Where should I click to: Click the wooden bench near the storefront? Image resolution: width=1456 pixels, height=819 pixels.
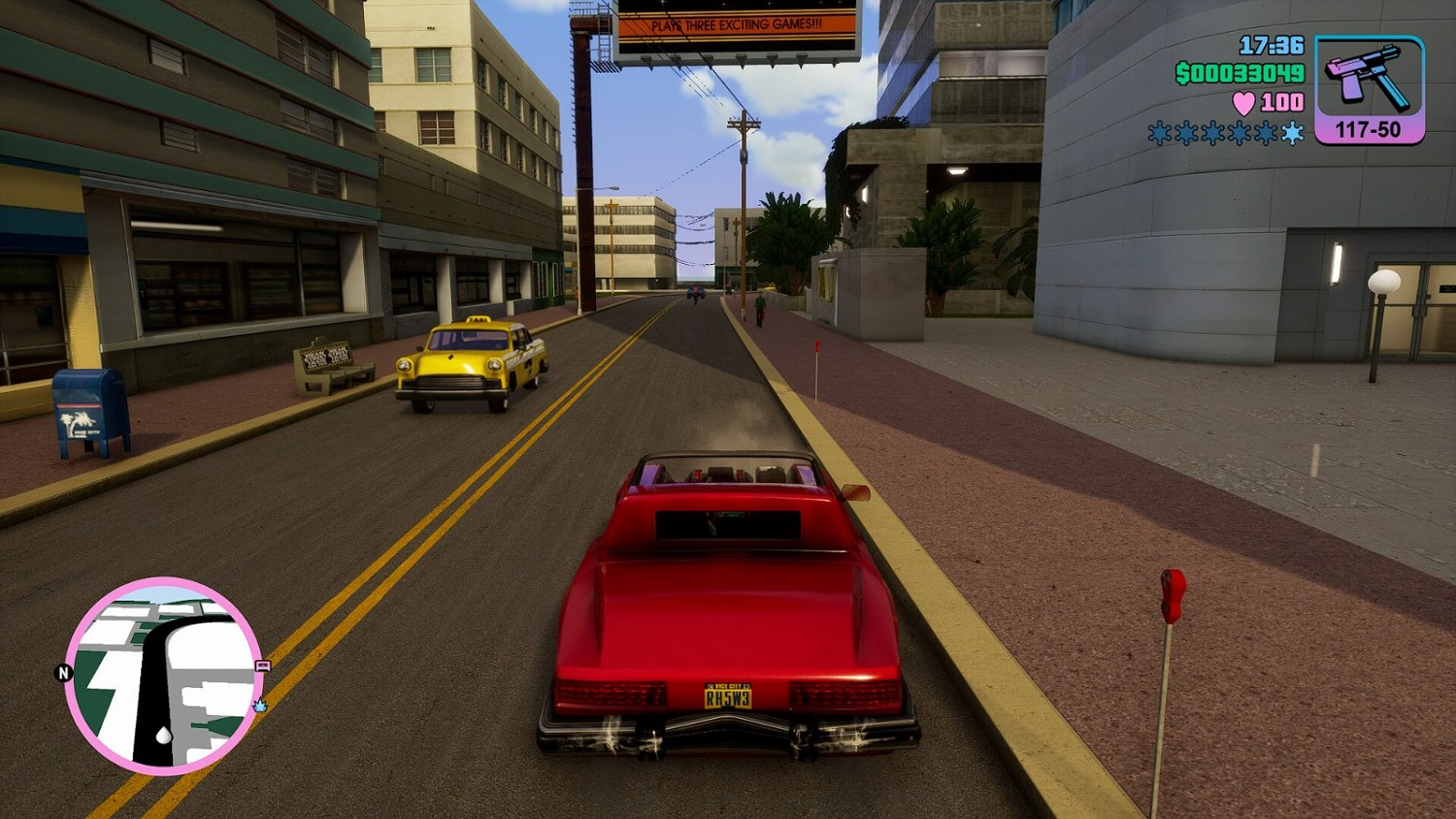[x=330, y=367]
